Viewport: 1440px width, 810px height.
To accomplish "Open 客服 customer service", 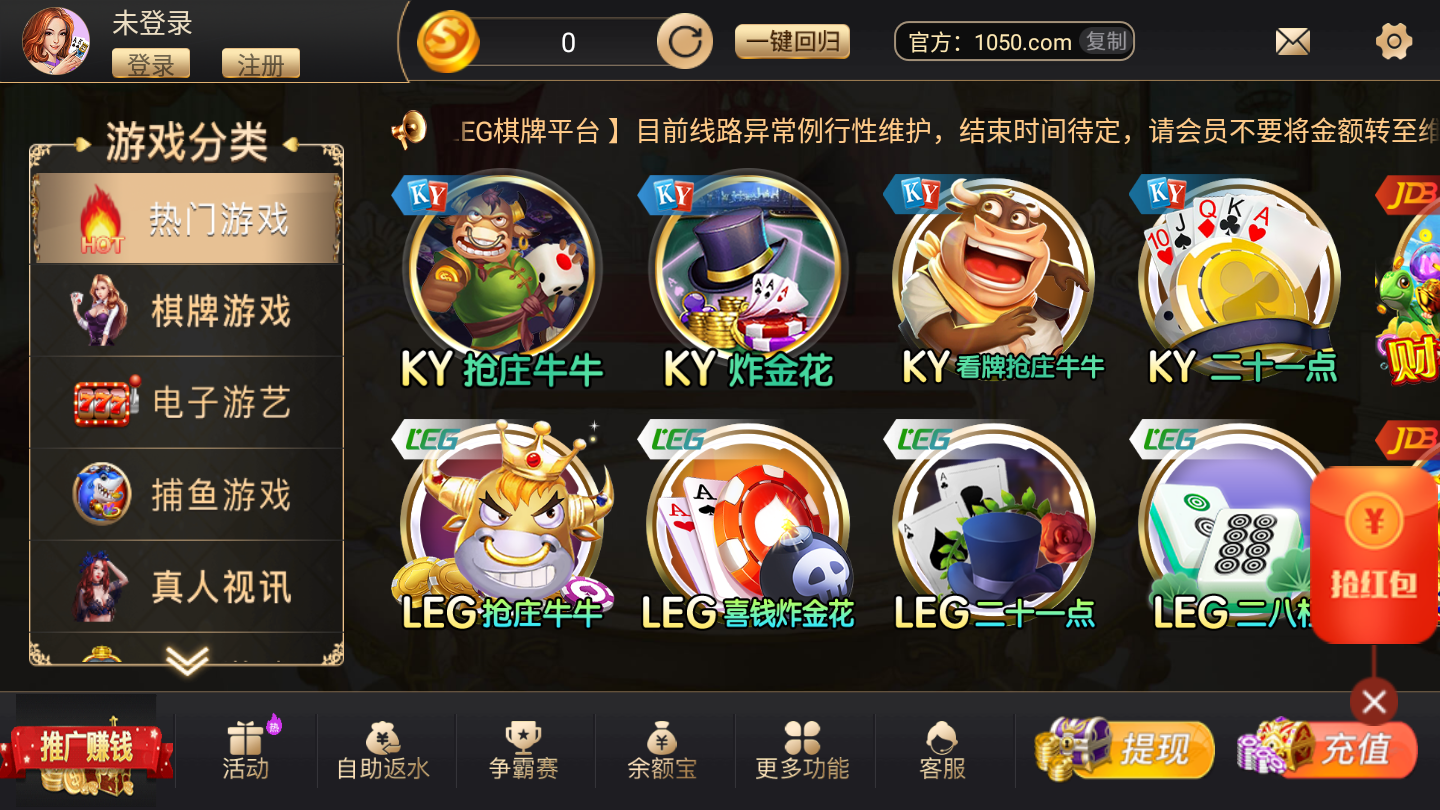I will tap(944, 750).
